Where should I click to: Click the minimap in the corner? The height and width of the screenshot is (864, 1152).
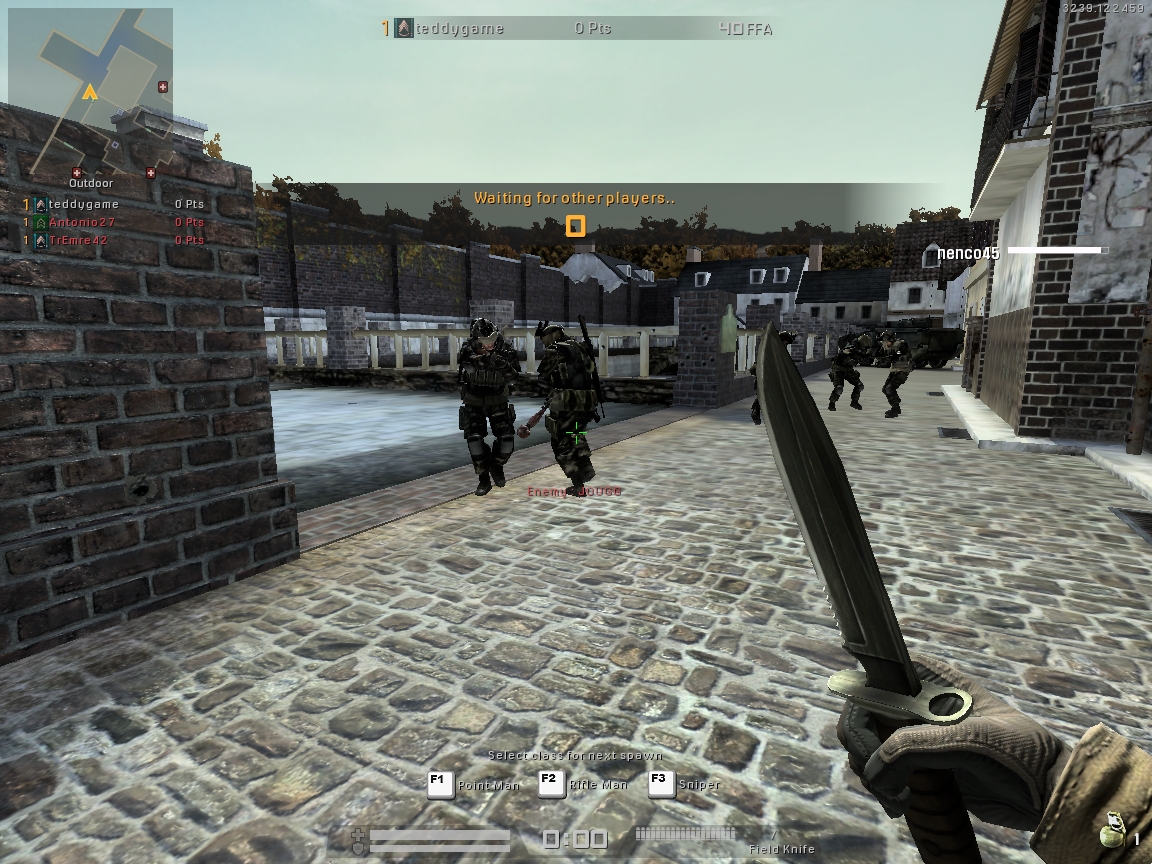pos(90,92)
